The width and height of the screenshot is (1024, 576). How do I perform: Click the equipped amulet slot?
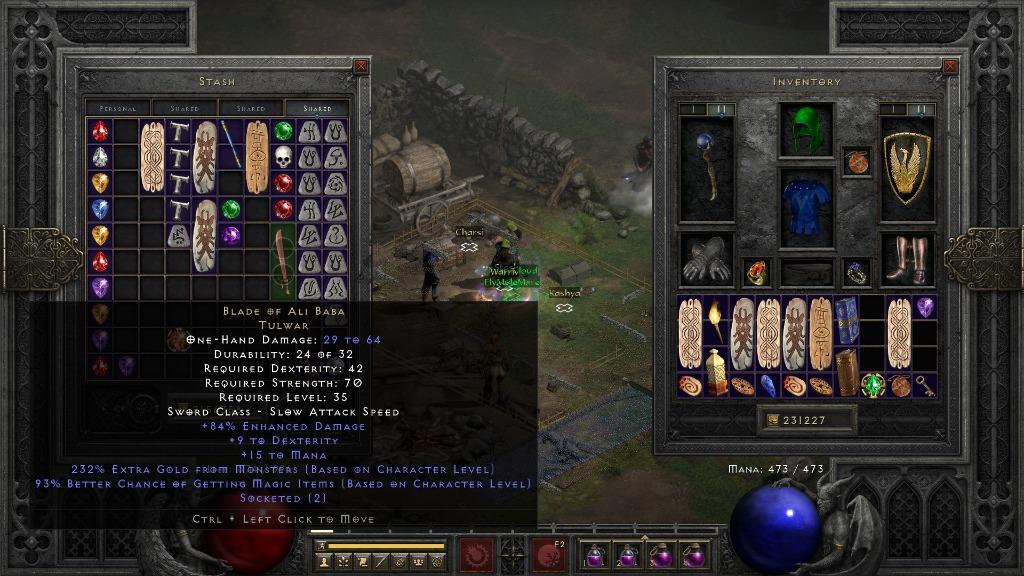tap(856, 161)
